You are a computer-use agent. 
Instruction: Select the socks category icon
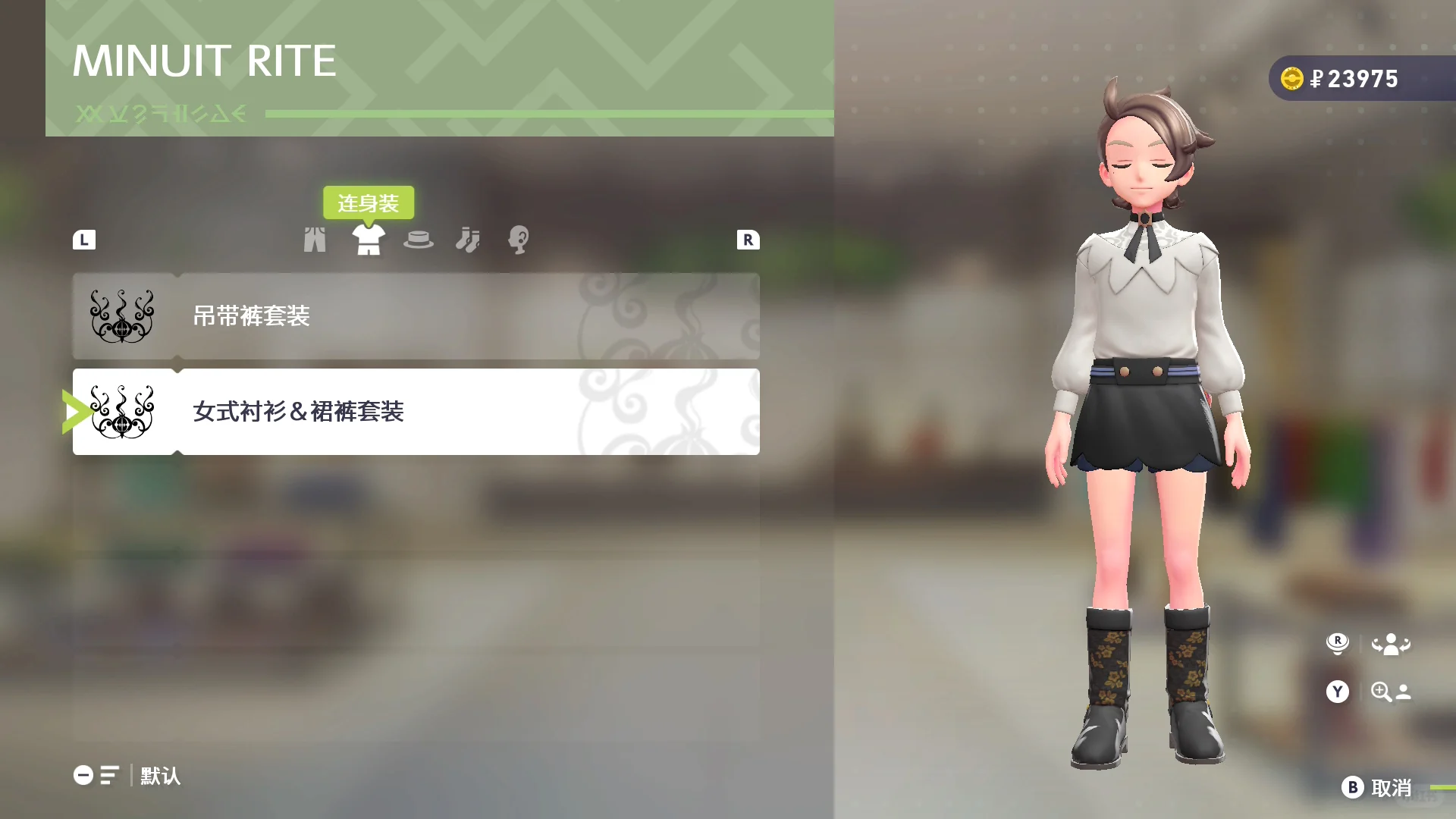(469, 240)
